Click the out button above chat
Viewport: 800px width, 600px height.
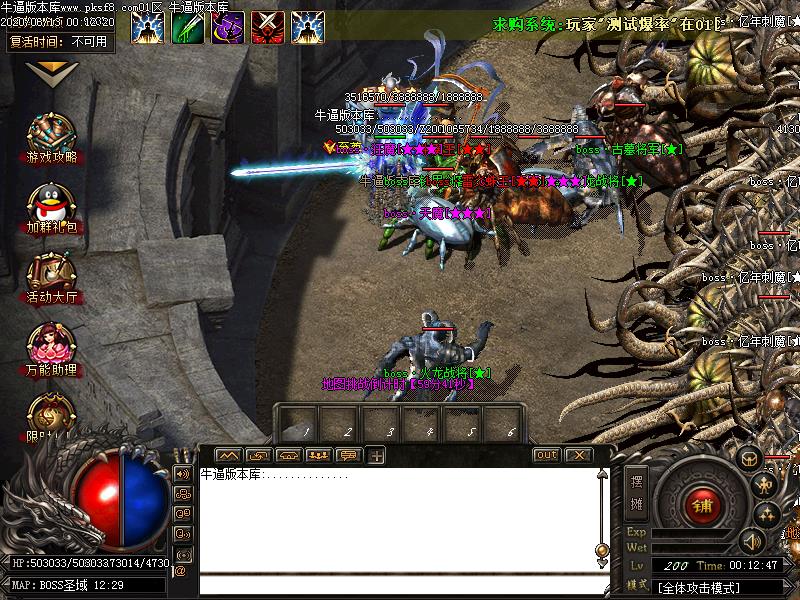tap(546, 455)
